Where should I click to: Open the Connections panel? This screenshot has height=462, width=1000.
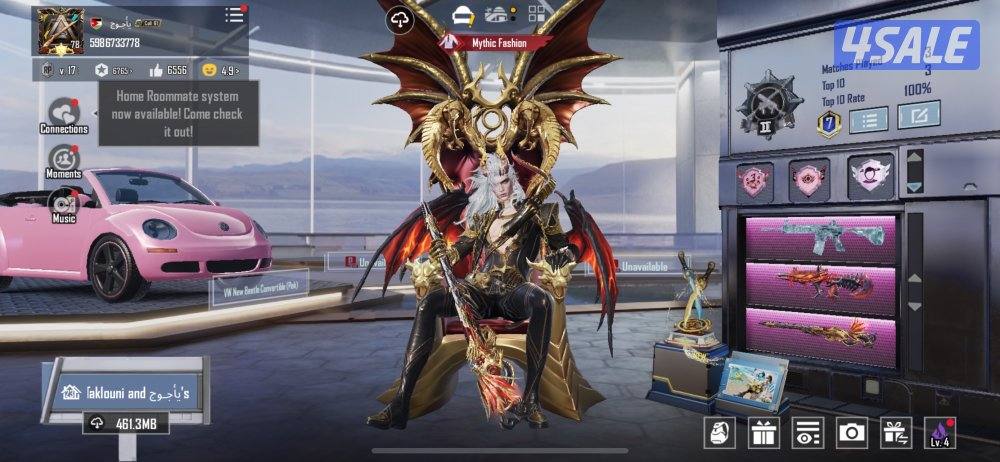[x=64, y=114]
